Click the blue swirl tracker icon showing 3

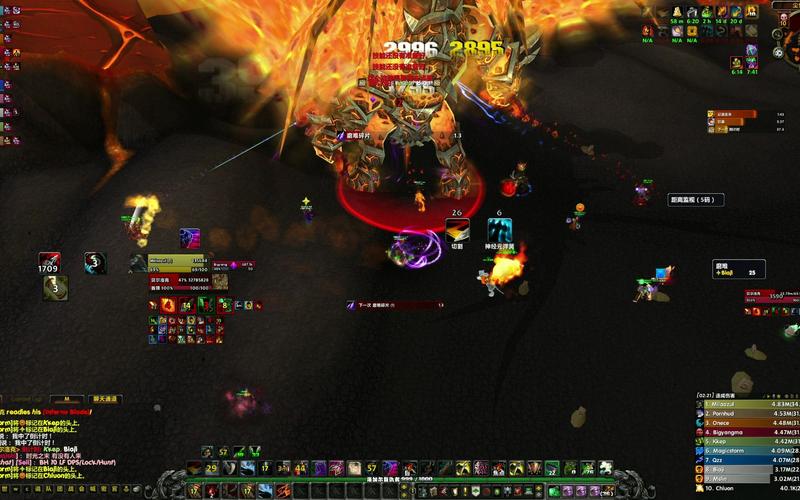[x=95, y=262]
